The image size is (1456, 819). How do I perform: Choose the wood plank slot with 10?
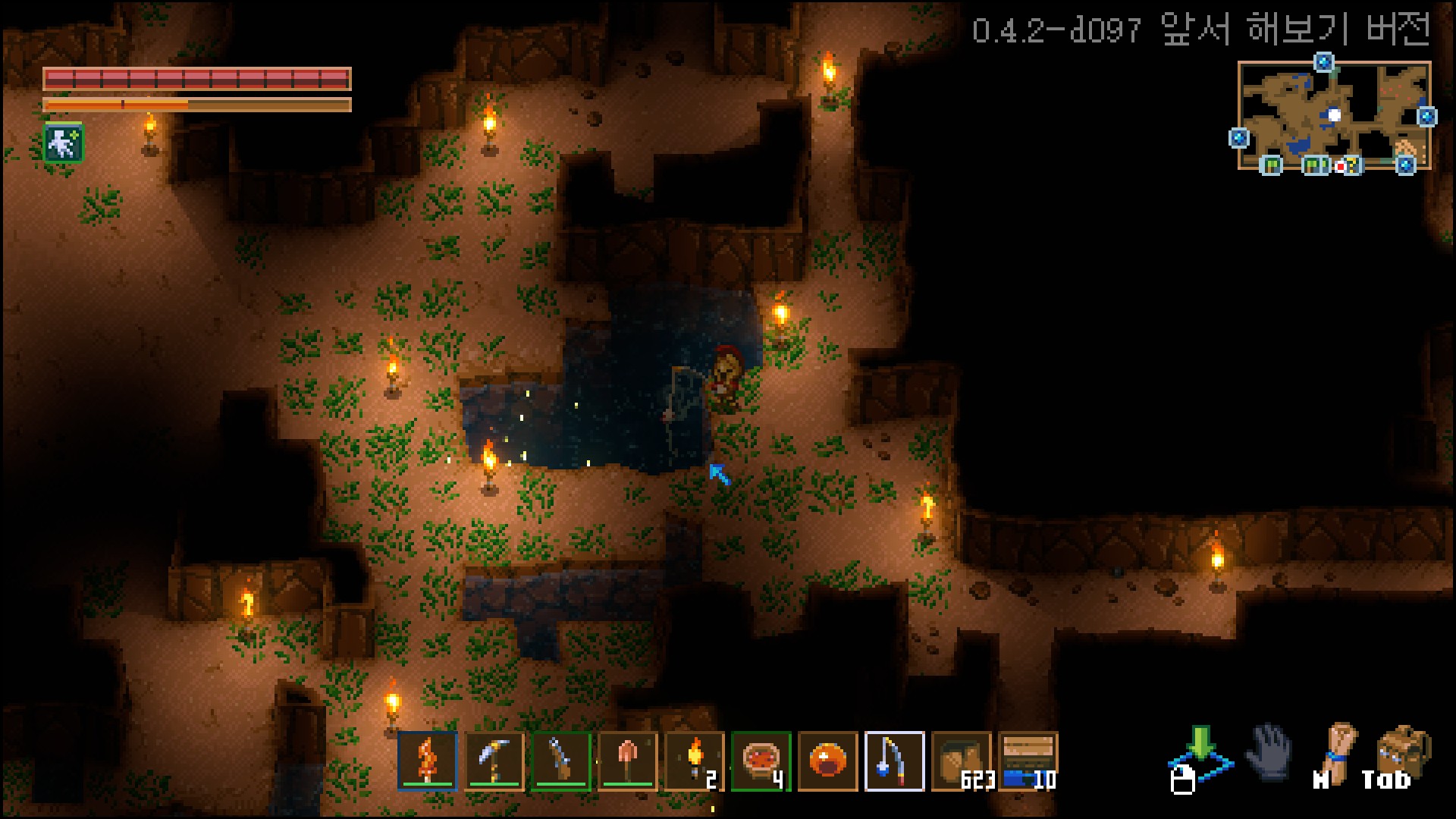point(1028,761)
